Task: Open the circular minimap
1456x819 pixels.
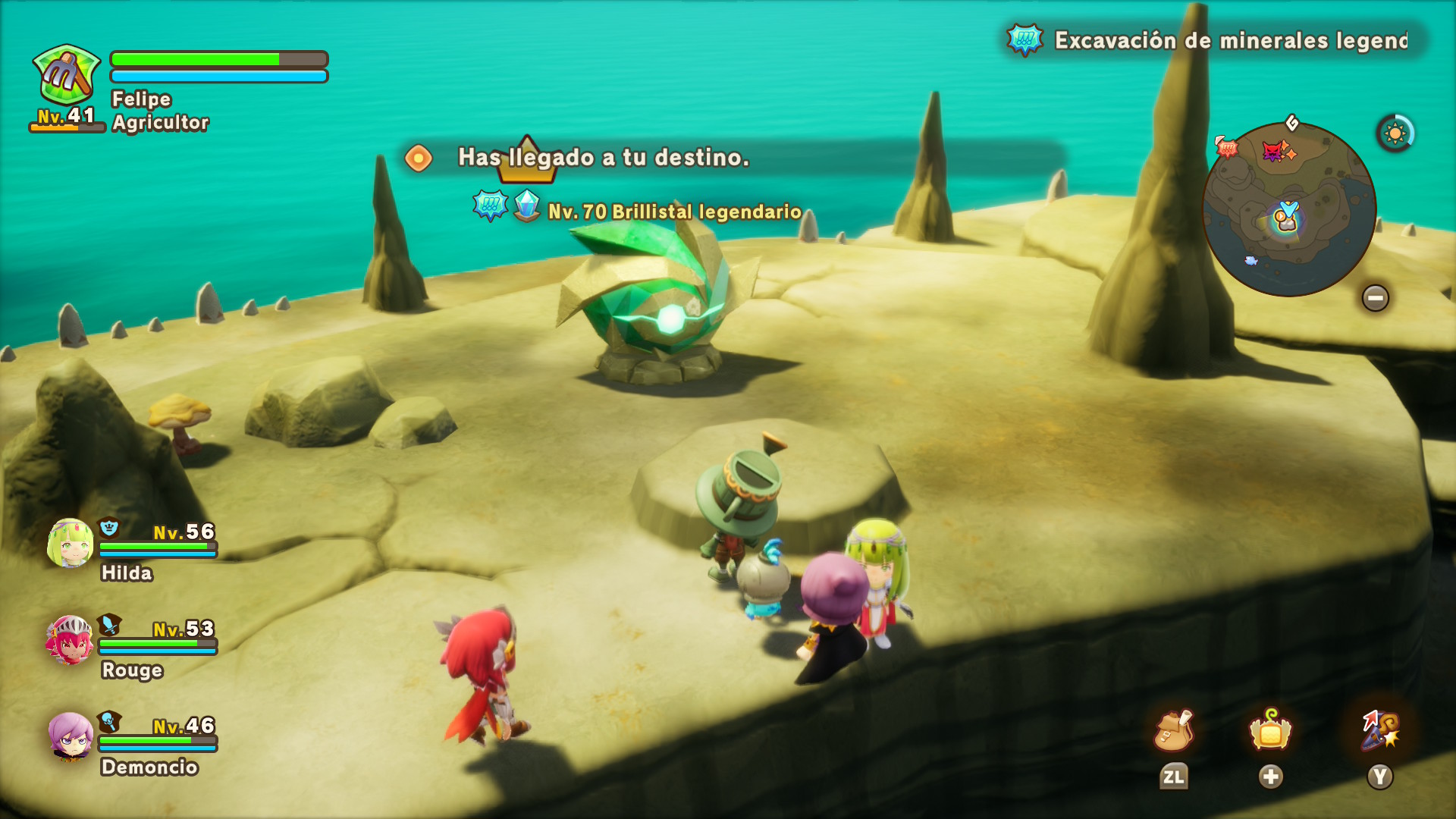Action: pyautogui.click(x=1288, y=209)
